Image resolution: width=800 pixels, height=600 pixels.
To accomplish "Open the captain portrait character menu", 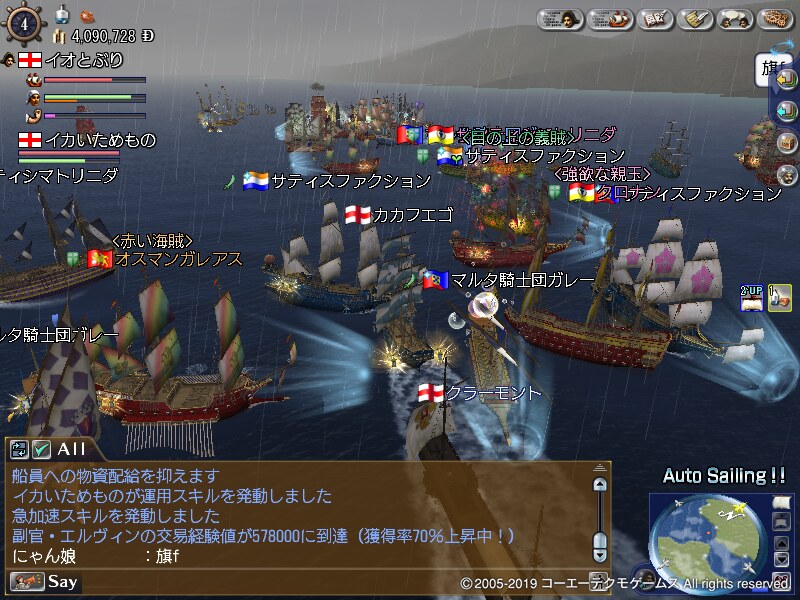I will pyautogui.click(x=562, y=19).
